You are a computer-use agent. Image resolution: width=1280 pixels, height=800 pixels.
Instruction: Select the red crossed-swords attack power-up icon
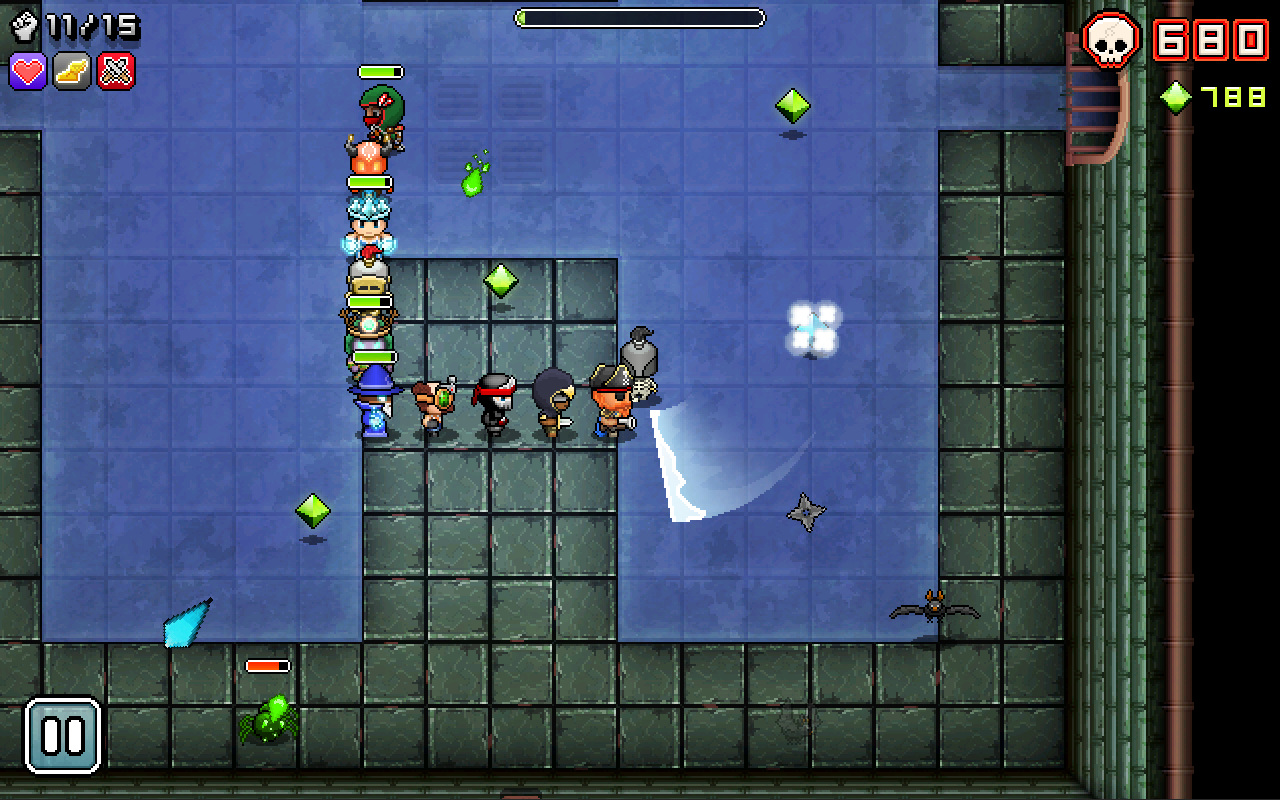point(113,72)
